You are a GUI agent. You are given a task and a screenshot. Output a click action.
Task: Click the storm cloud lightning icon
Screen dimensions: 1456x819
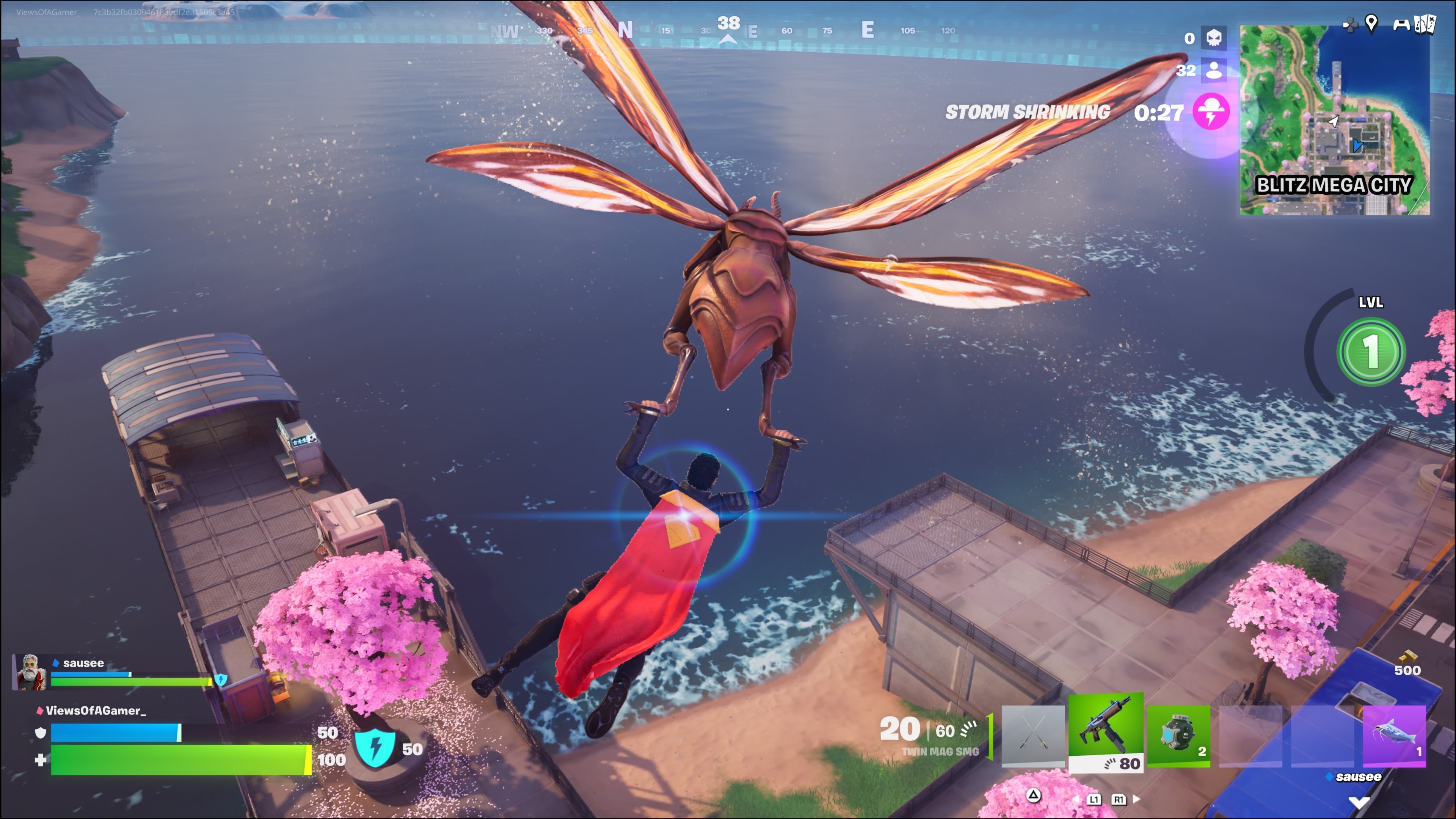[1211, 112]
